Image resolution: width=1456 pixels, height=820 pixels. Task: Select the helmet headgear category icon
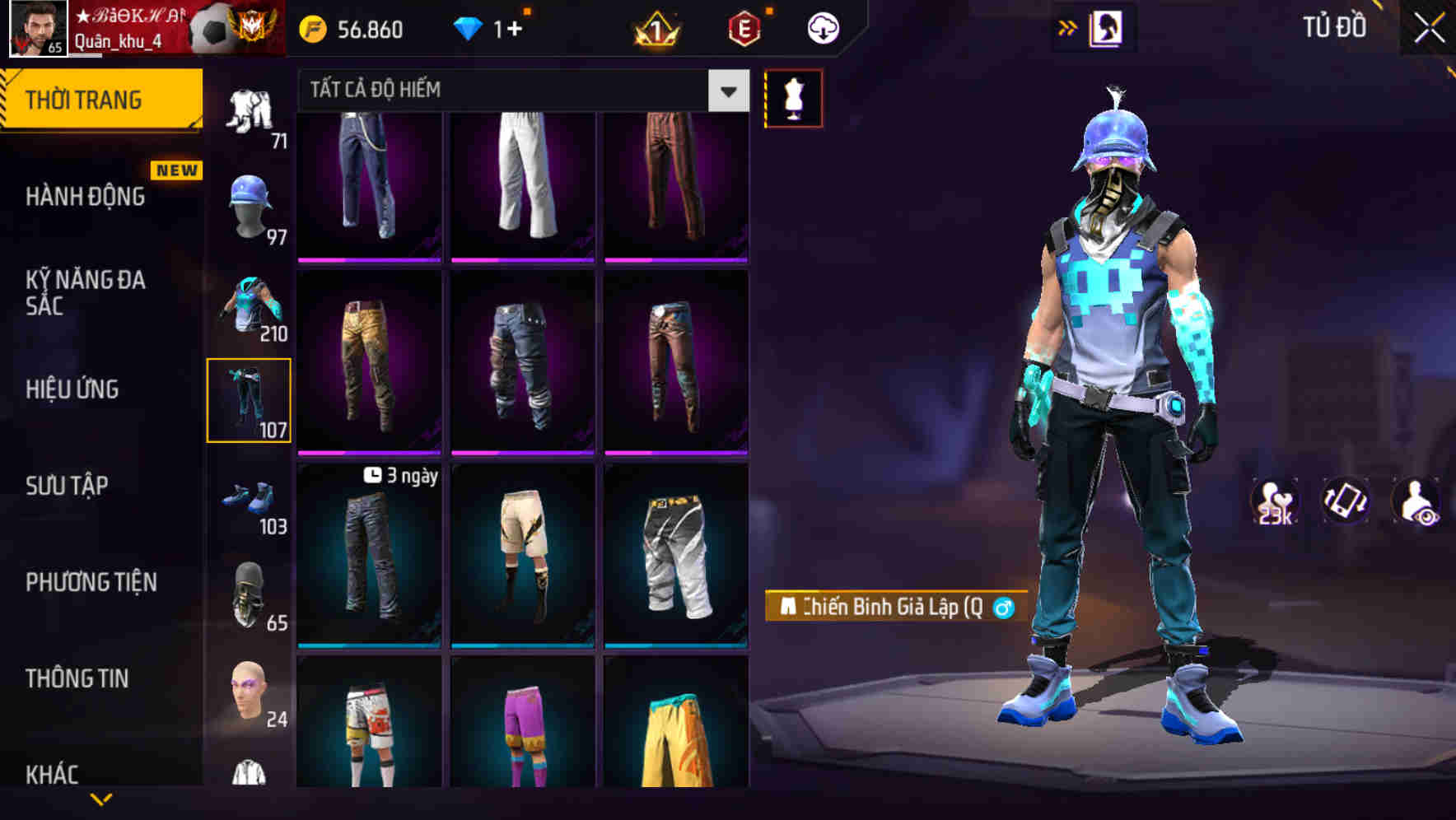click(x=249, y=203)
